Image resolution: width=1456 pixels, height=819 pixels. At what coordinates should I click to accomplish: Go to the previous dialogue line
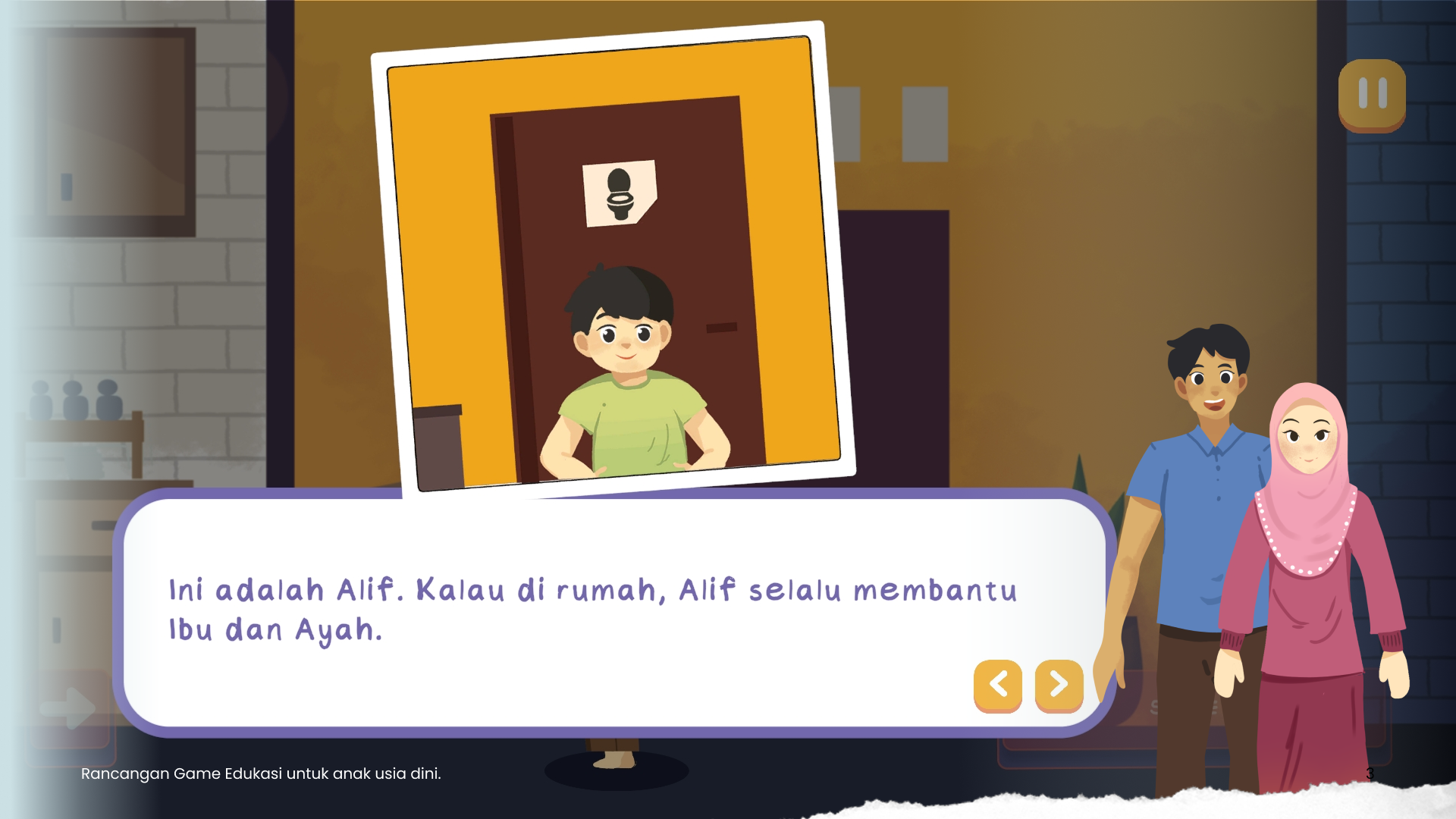998,685
